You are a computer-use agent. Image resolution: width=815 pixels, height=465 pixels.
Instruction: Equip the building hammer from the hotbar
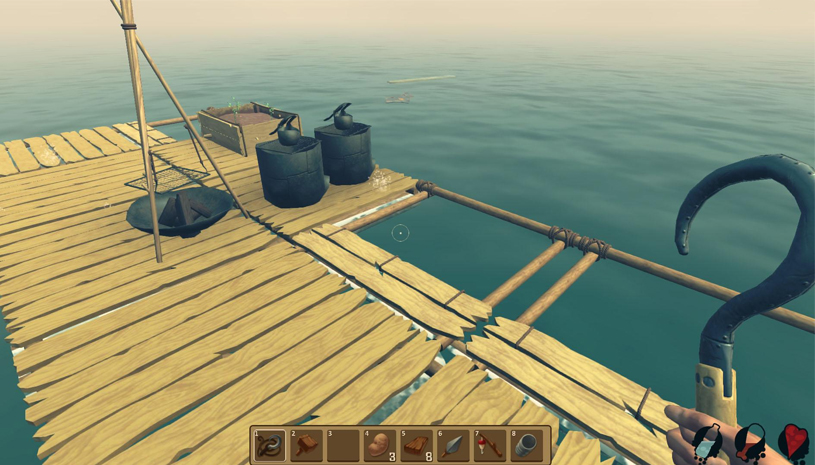[307, 445]
